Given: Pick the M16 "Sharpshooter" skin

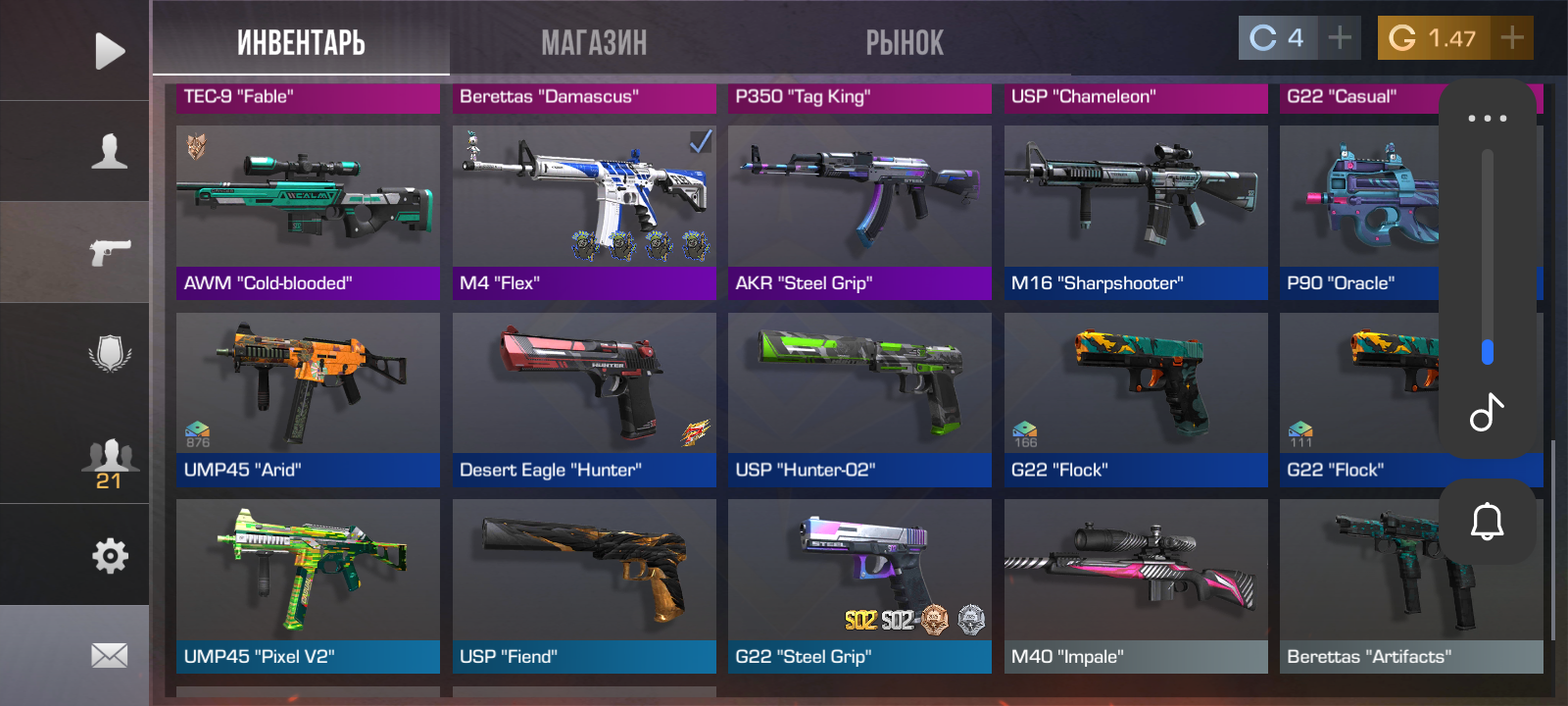Looking at the screenshot, I should pos(1136,212).
